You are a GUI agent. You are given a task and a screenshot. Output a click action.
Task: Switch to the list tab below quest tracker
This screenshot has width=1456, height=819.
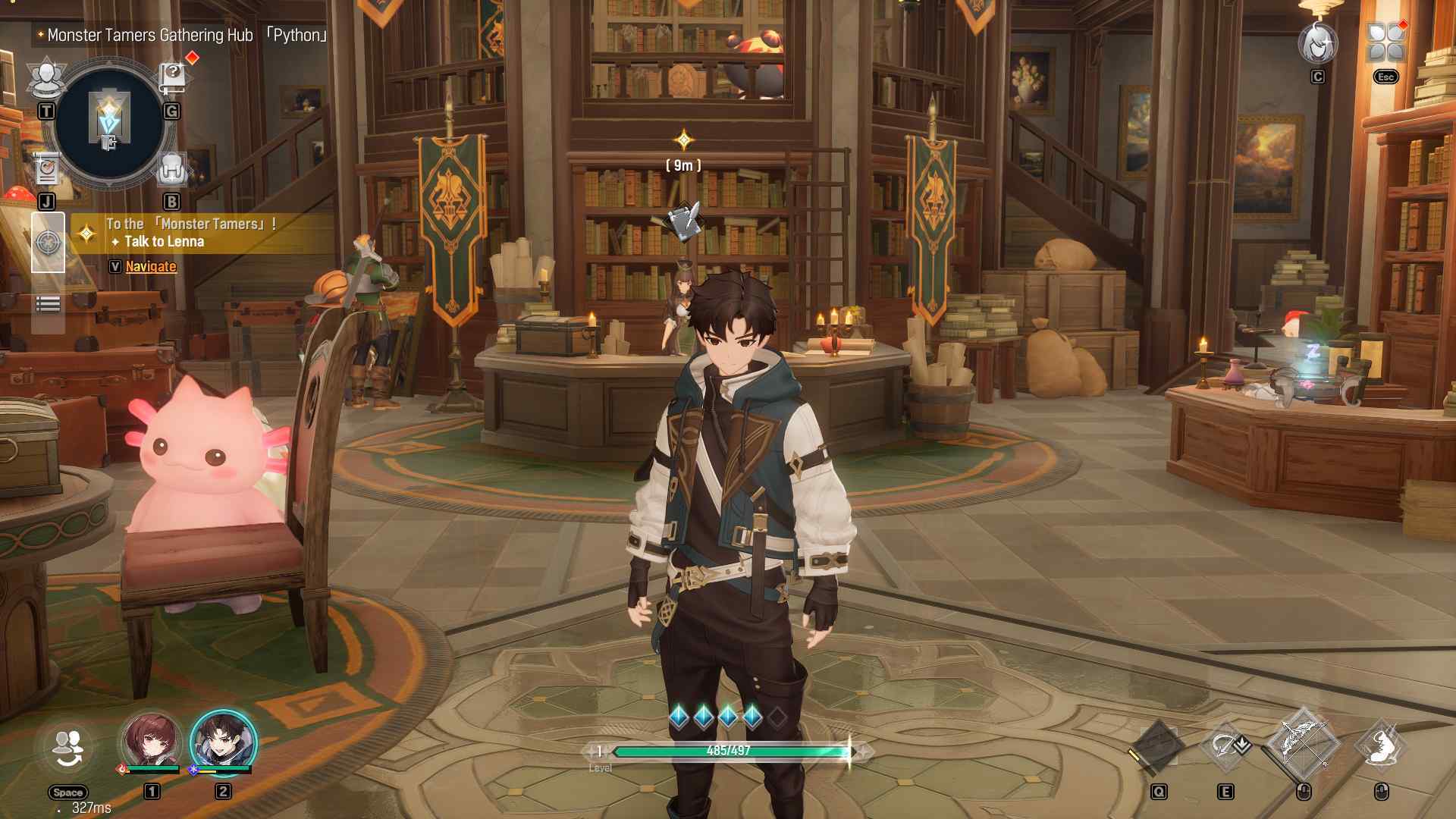[48, 304]
